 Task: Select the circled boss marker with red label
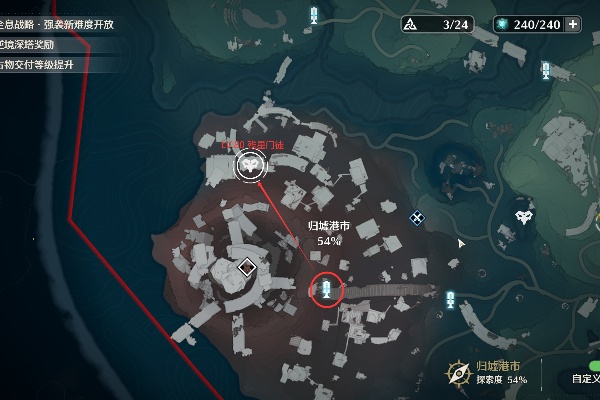(247, 167)
